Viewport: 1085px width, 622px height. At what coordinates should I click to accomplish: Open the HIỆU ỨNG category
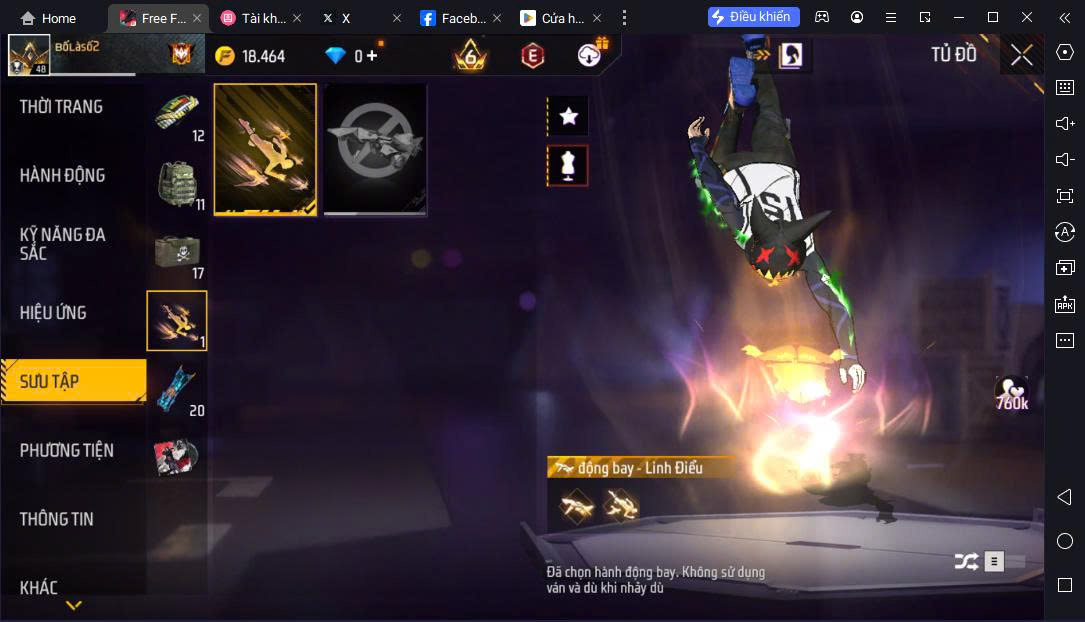coord(53,313)
